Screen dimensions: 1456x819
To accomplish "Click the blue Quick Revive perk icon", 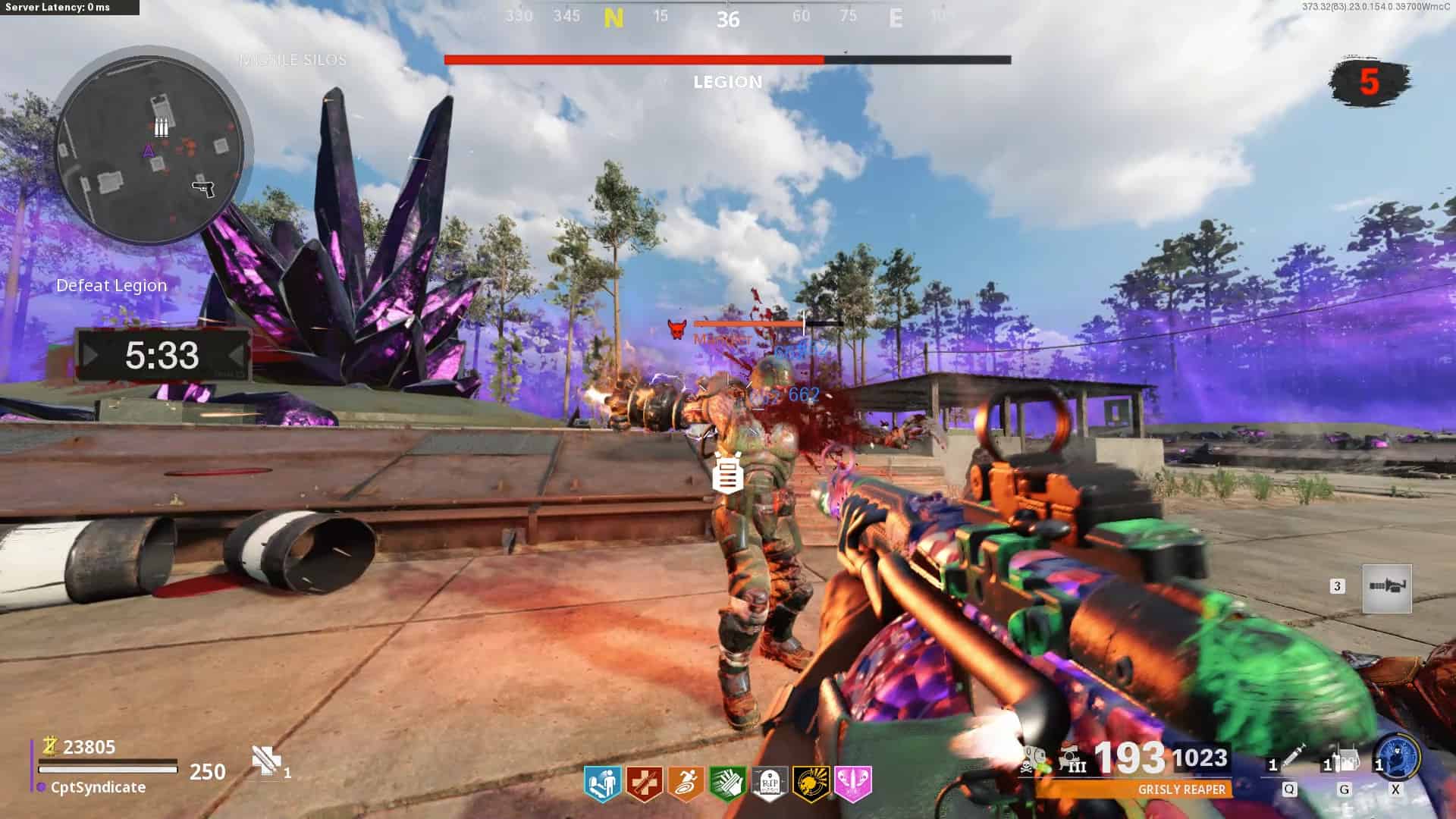I will (603, 783).
